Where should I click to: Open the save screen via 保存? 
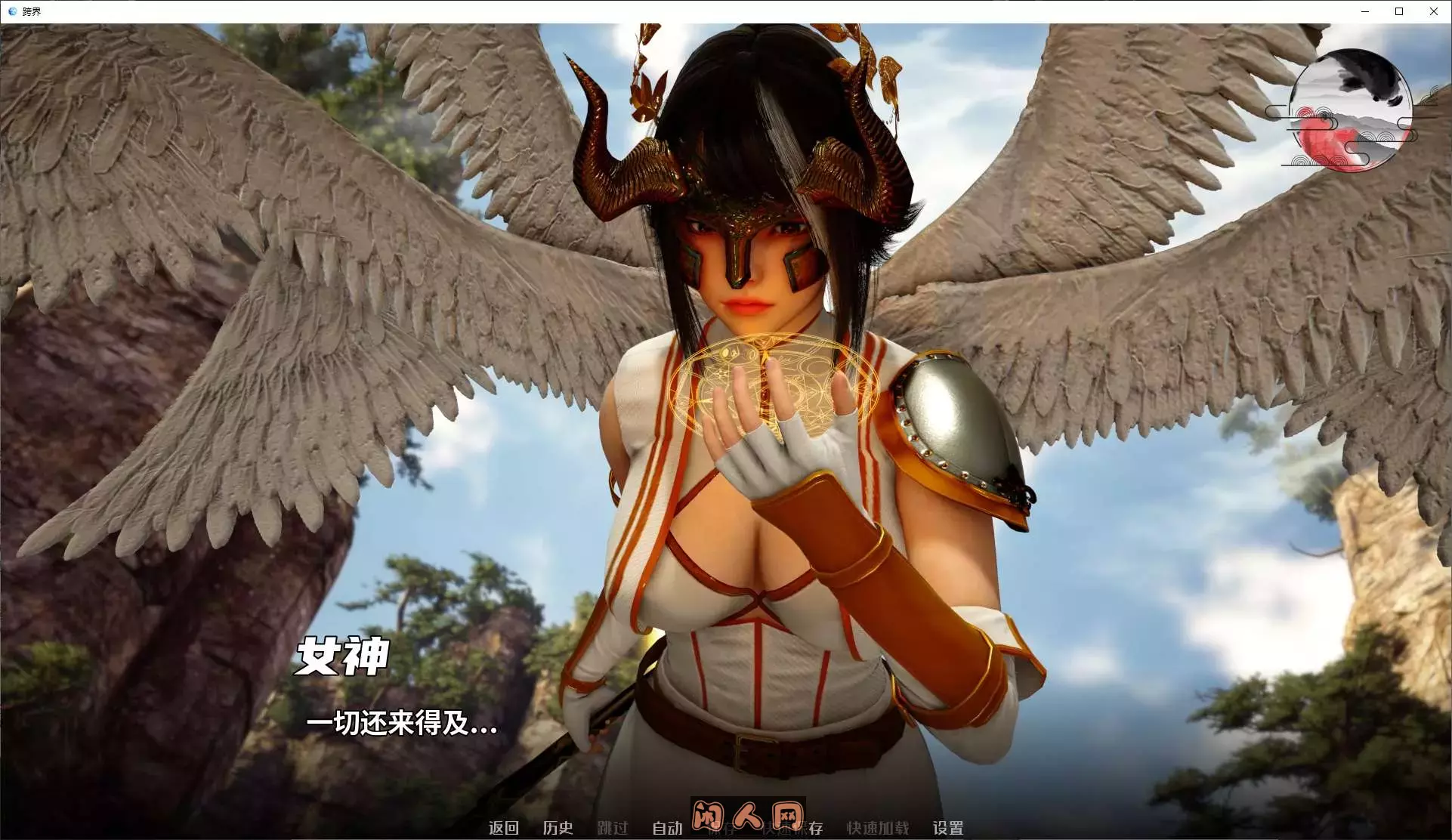pyautogui.click(x=721, y=829)
